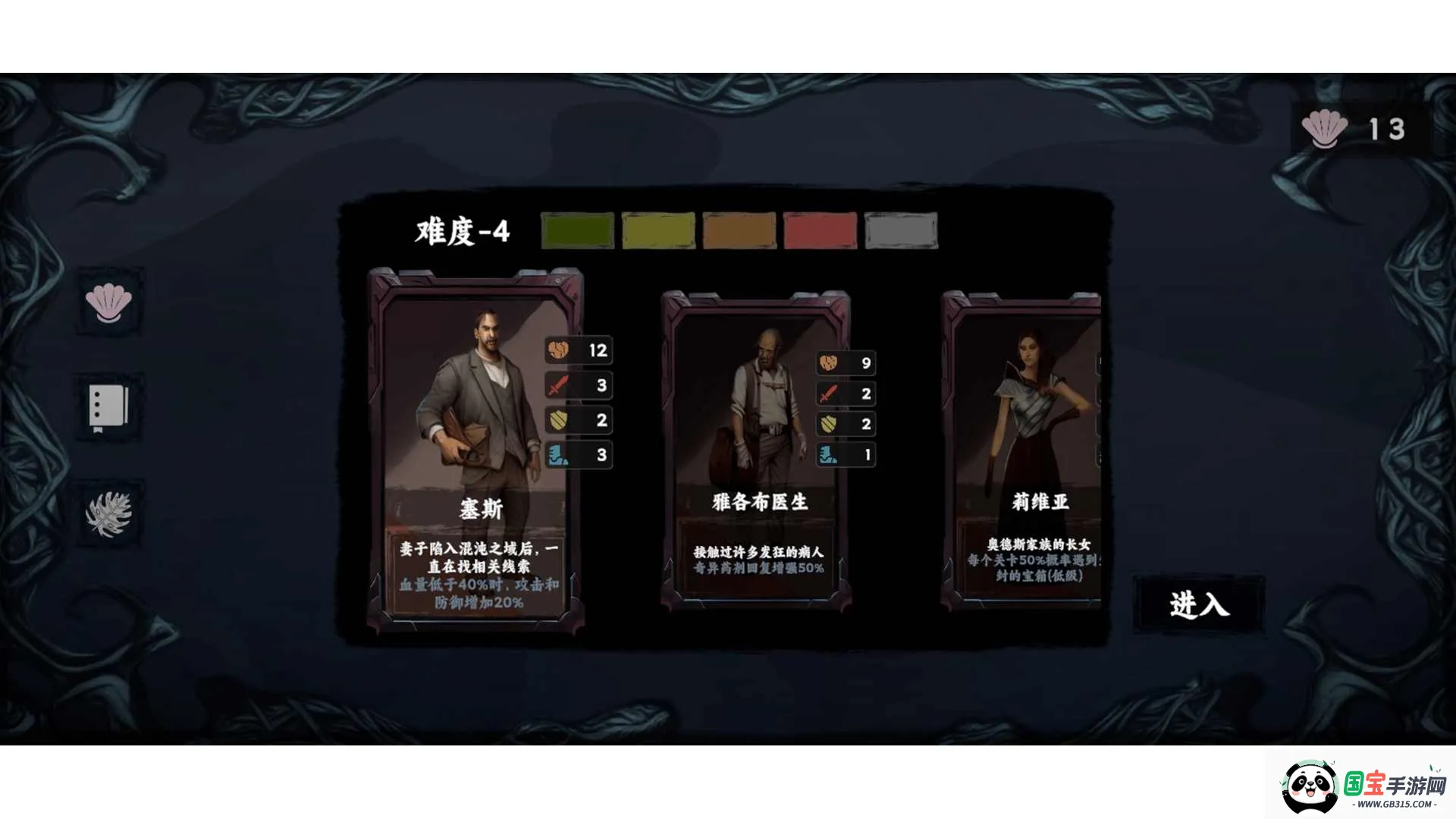1456x819 pixels.
Task: Click the shell currency icon at top right
Action: tap(1323, 127)
